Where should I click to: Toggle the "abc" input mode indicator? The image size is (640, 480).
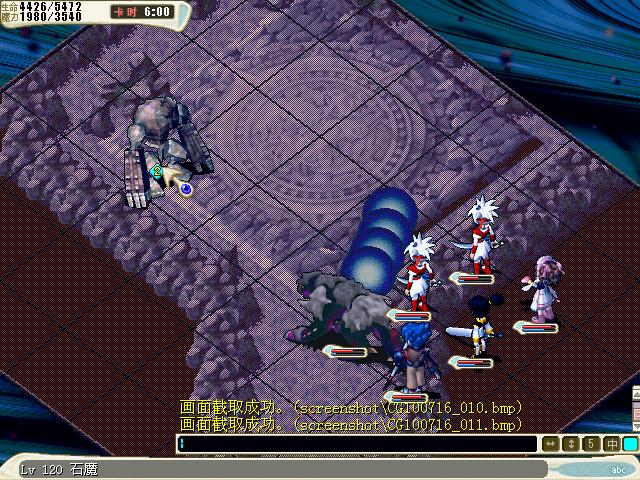coord(618,468)
